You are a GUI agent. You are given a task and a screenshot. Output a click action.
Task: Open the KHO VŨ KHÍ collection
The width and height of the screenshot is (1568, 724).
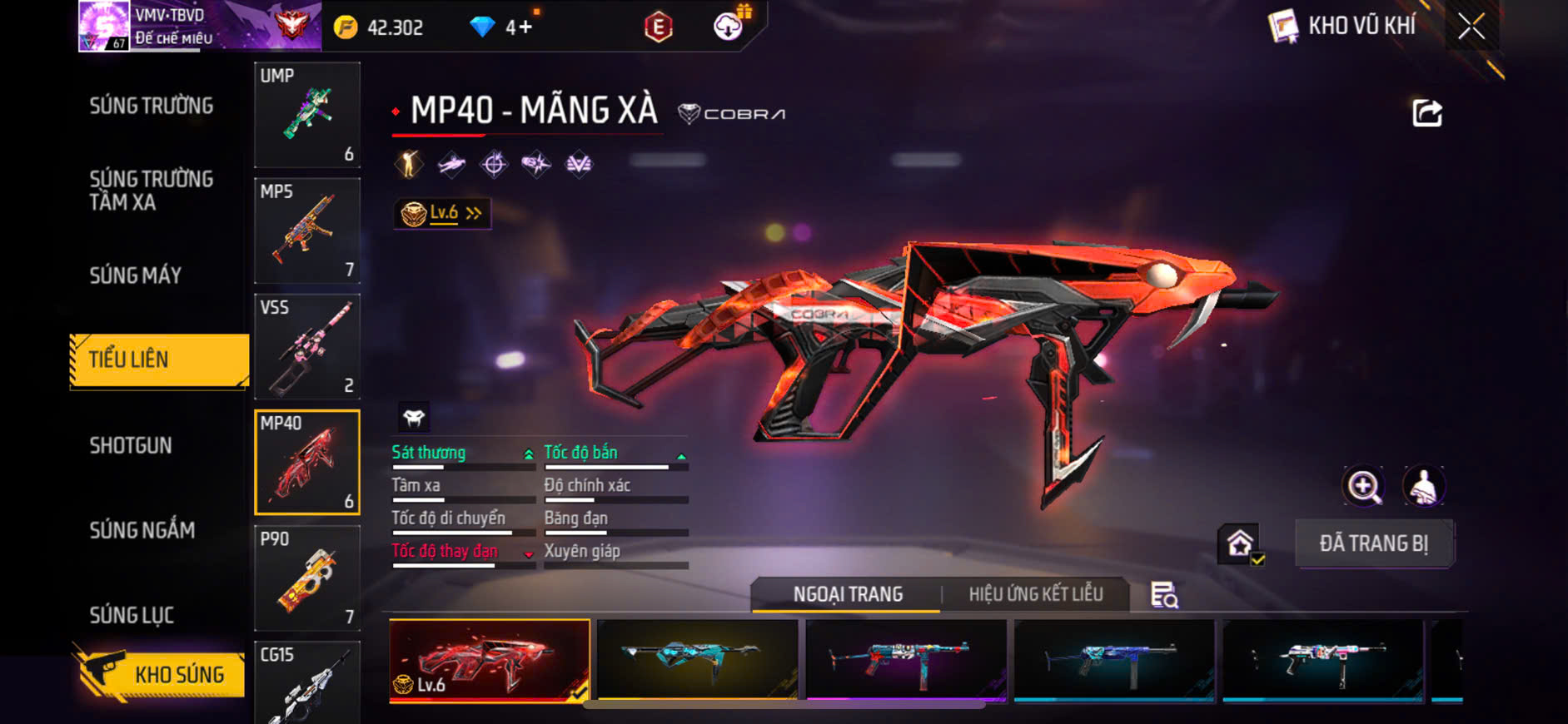[1342, 27]
